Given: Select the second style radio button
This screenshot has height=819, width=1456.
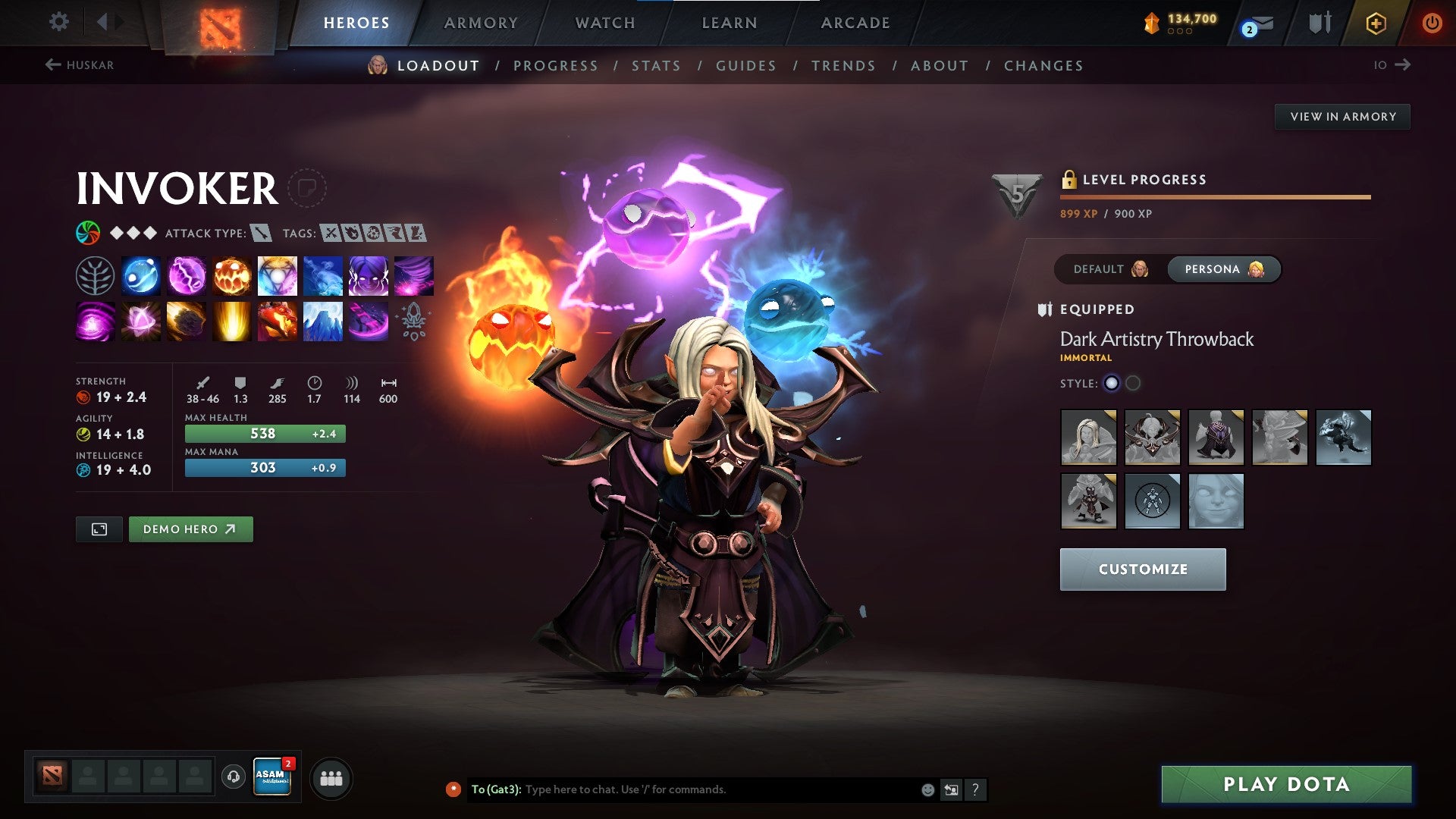Looking at the screenshot, I should (x=1134, y=383).
